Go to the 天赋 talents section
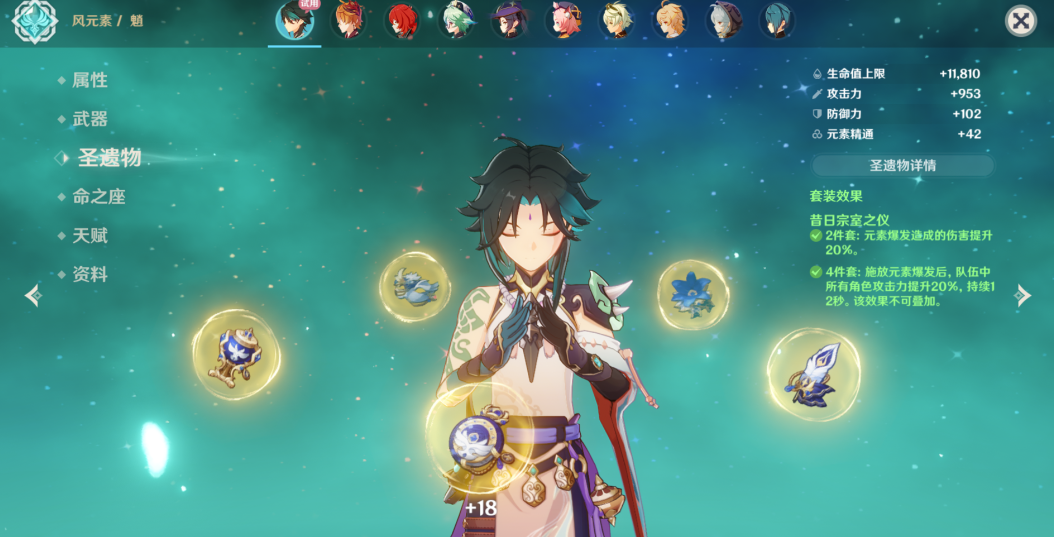This screenshot has height=537, width=1054. pos(89,236)
